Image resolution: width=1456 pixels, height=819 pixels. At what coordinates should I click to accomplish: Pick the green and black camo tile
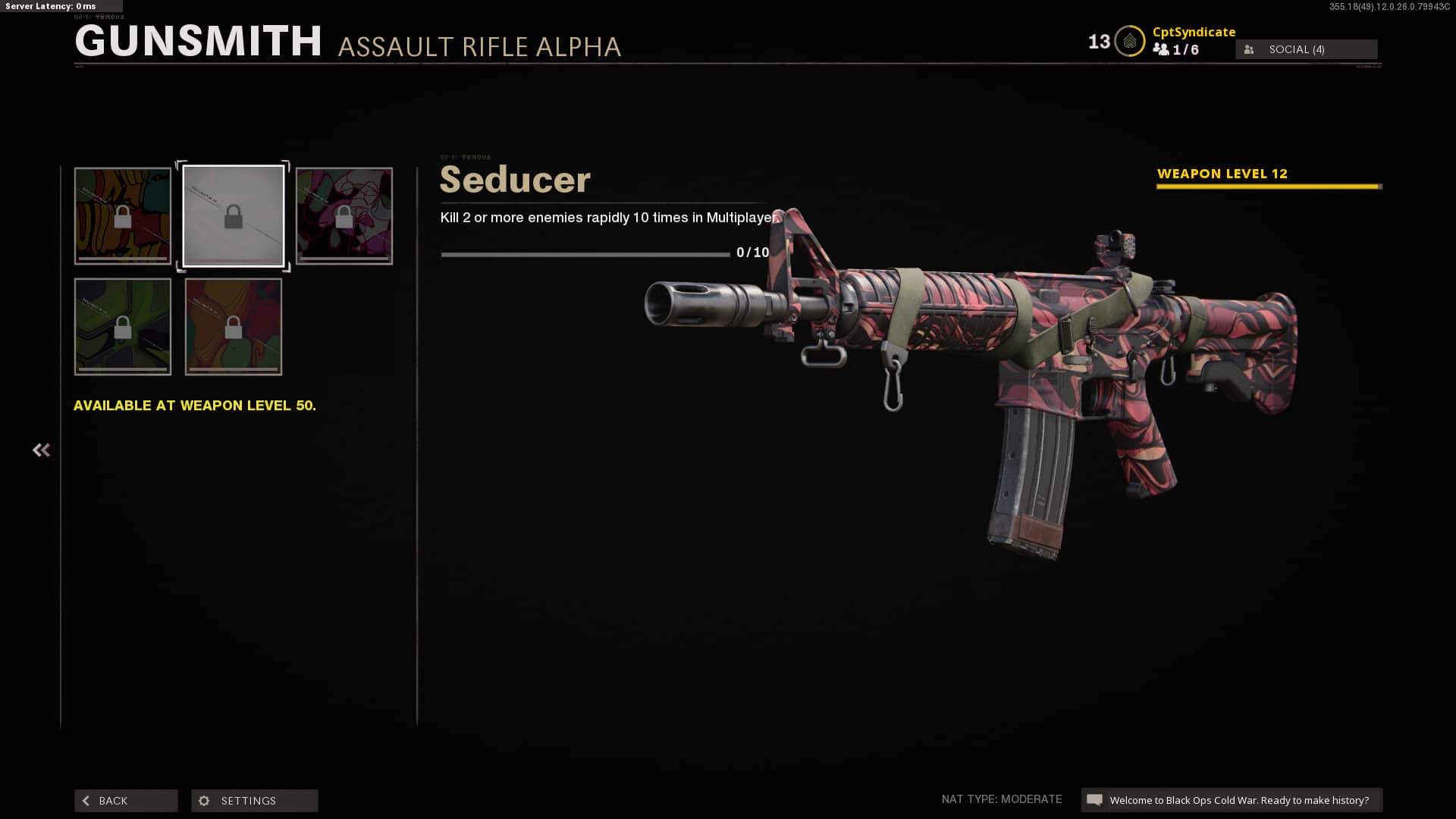pos(123,327)
